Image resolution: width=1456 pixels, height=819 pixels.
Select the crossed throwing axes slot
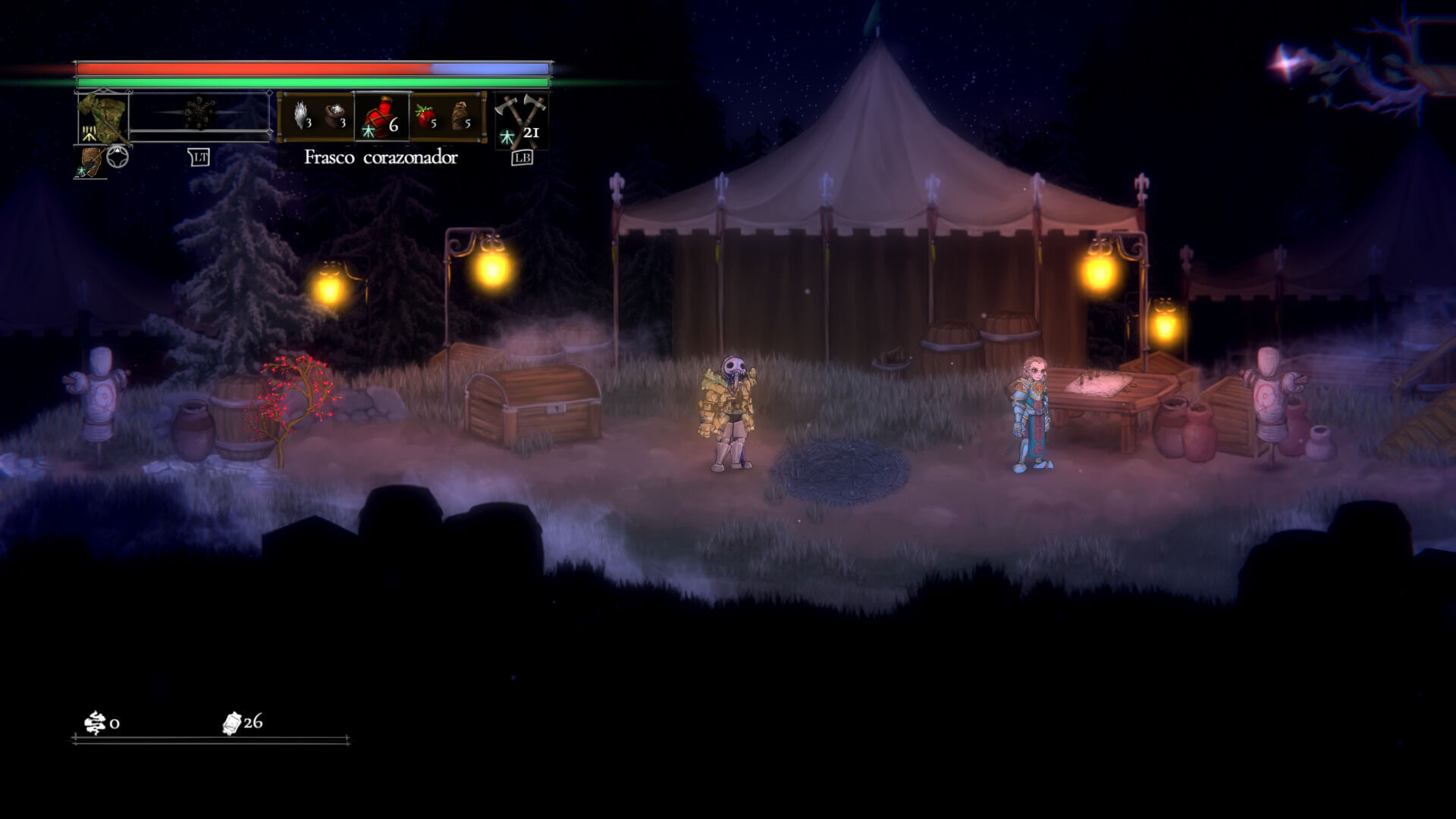(x=520, y=120)
